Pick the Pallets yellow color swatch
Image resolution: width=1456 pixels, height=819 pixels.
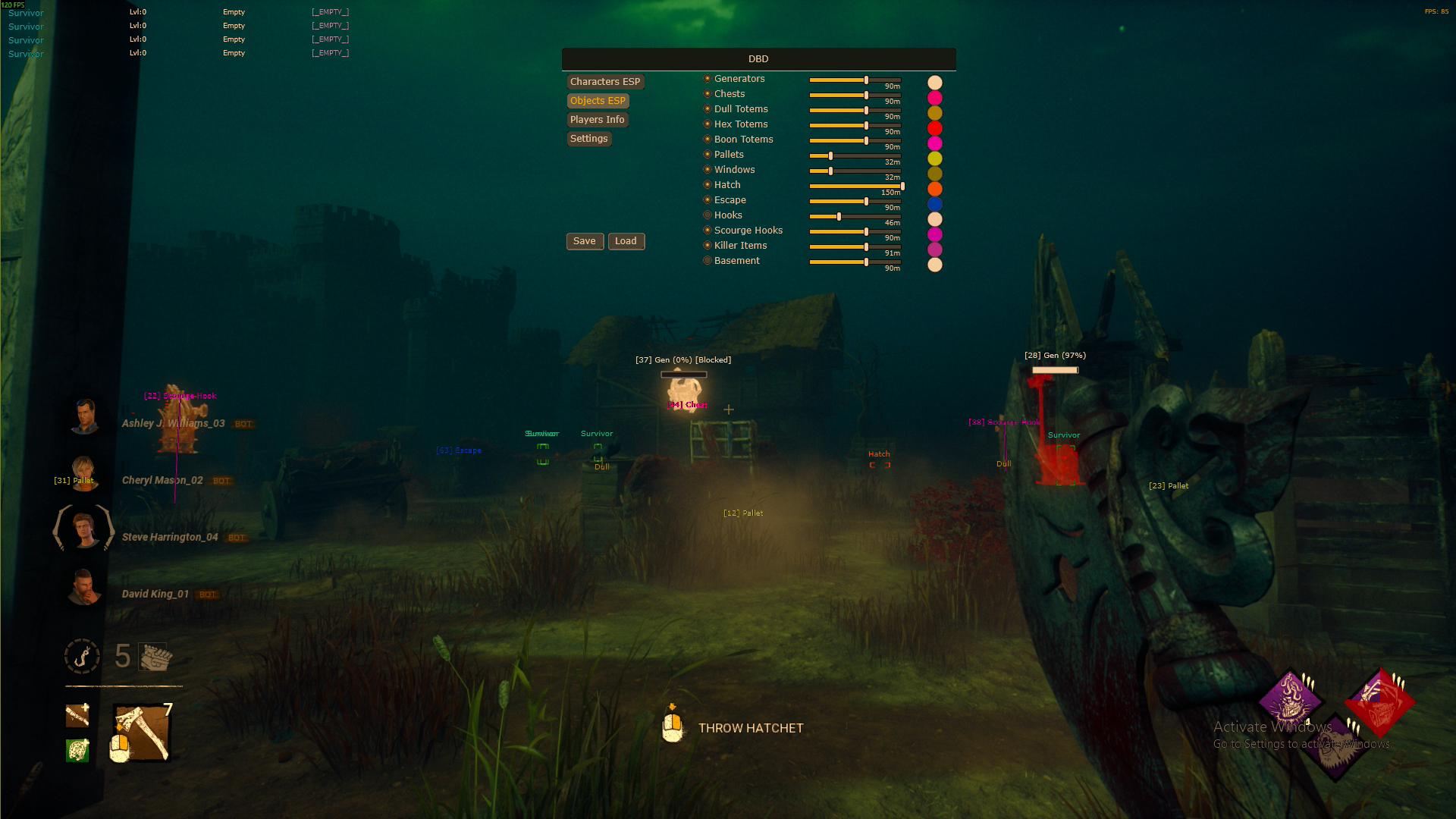click(935, 158)
